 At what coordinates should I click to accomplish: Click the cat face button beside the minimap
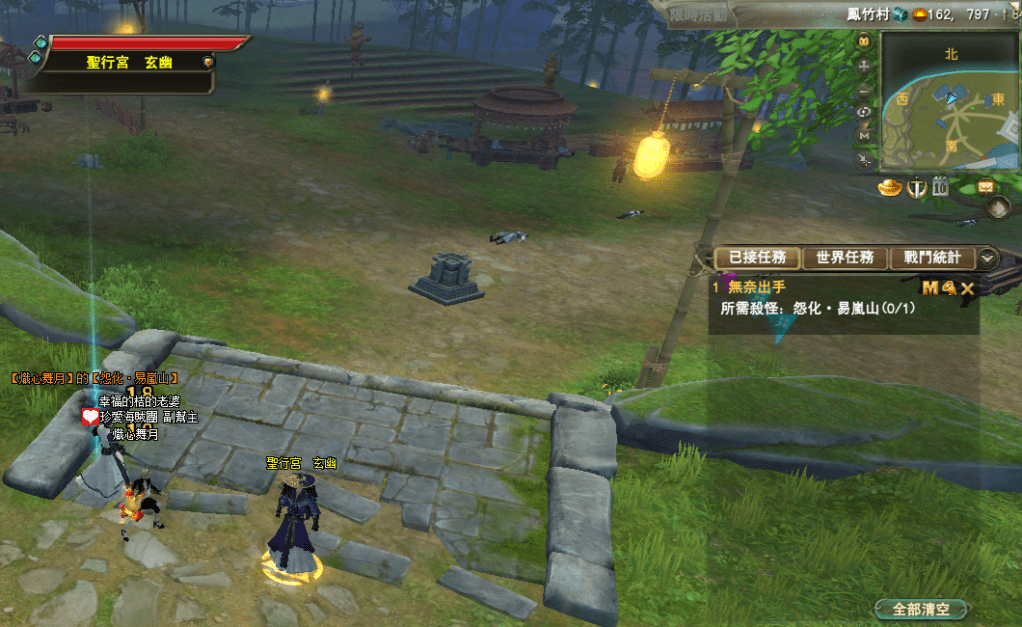click(x=864, y=41)
